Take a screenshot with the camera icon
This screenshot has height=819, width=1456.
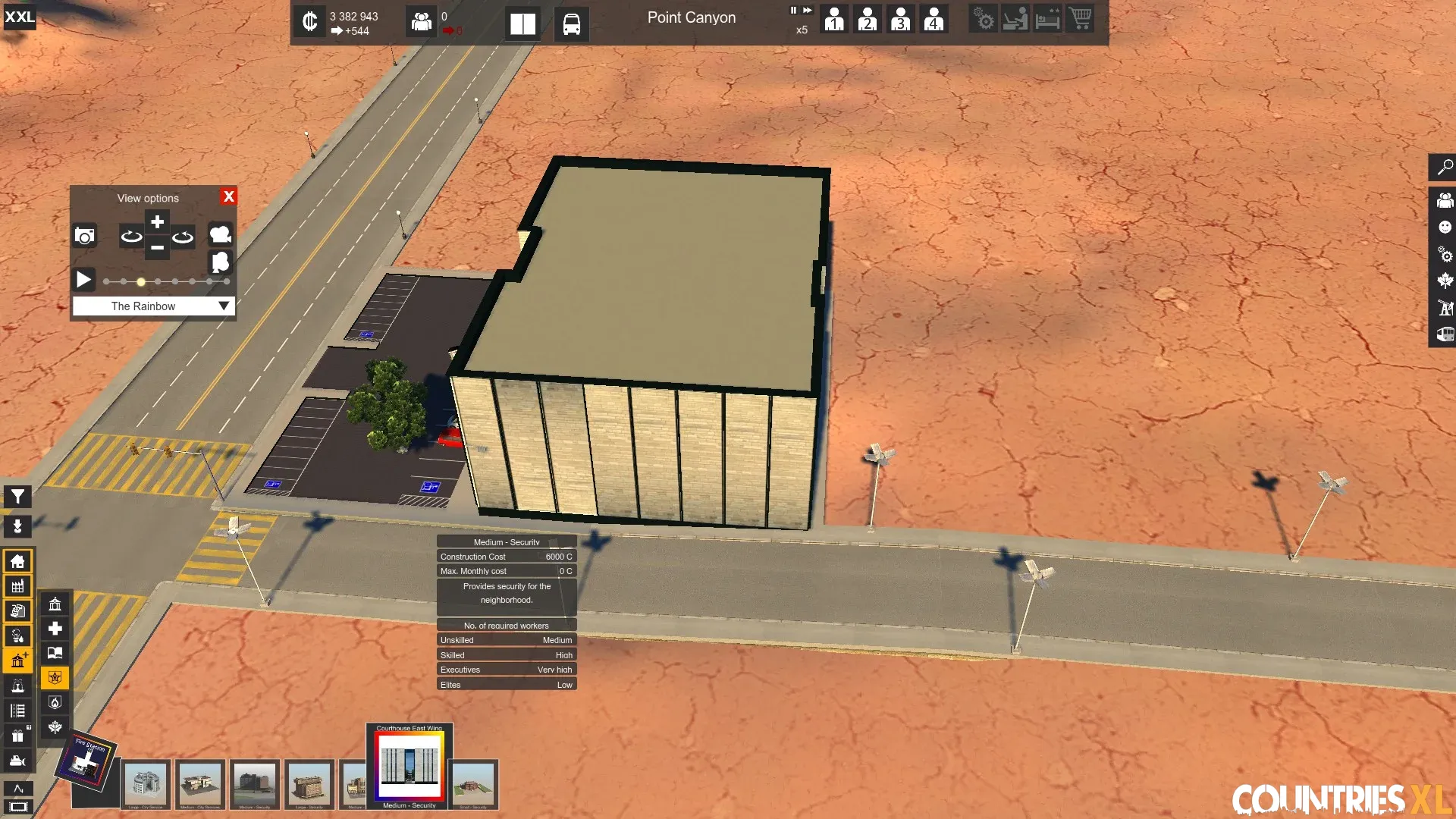[85, 236]
